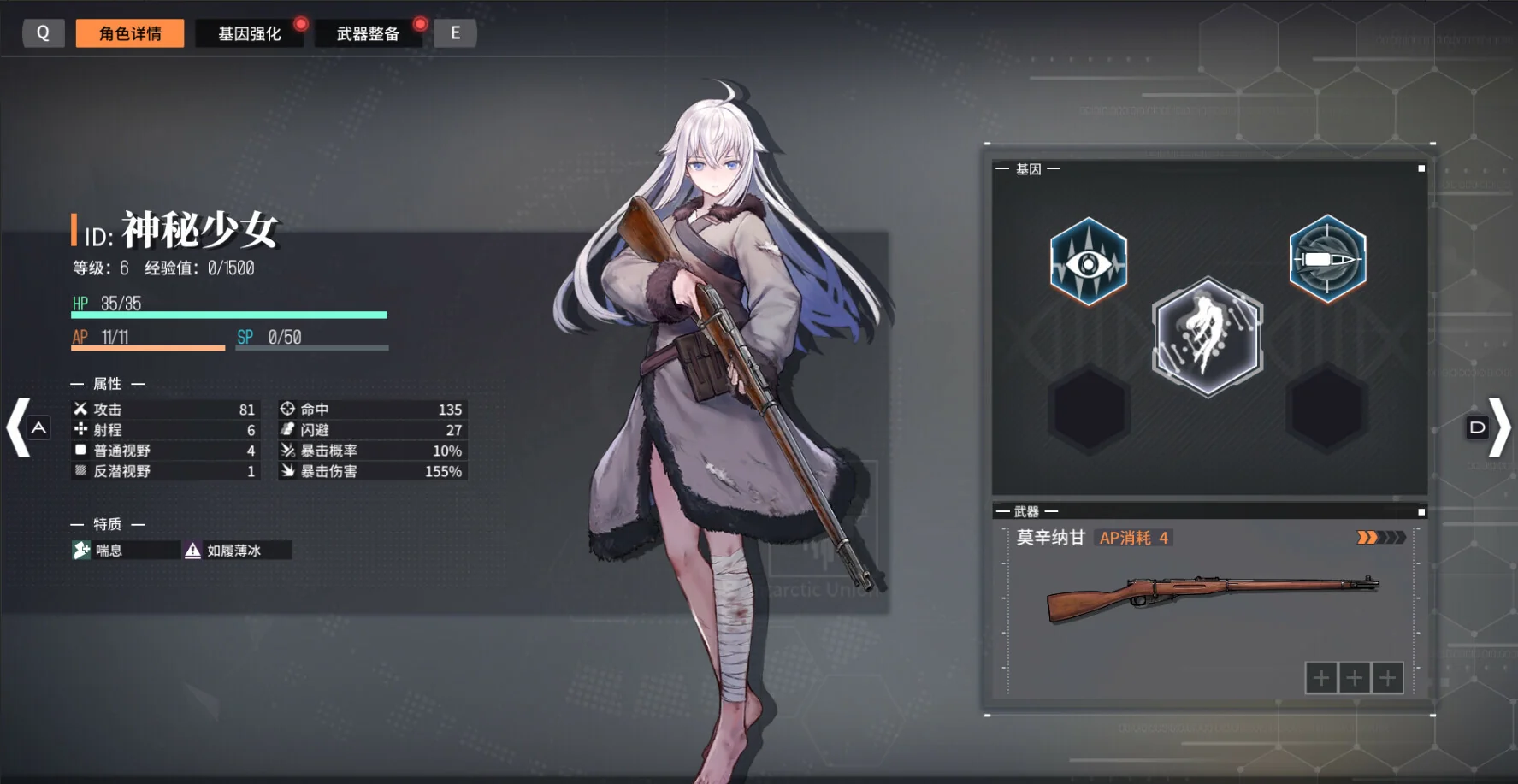The width and height of the screenshot is (1518, 784).
Task: Open the 武器整备 tab
Action: point(369,33)
